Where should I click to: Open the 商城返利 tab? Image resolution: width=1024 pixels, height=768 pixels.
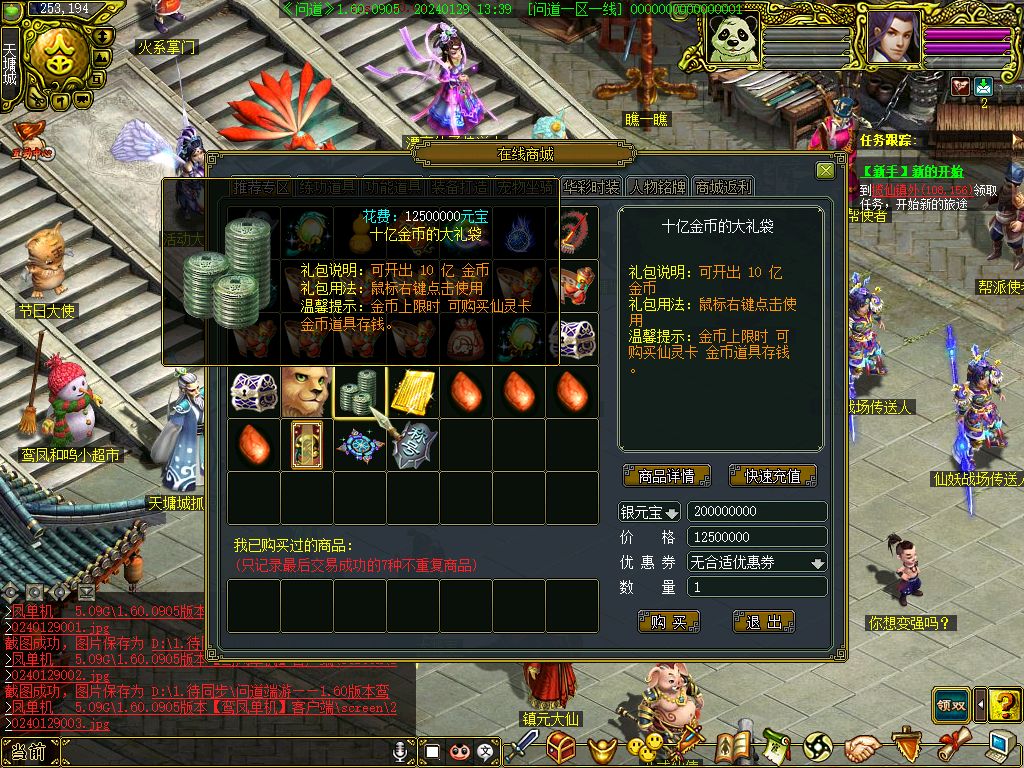(723, 187)
